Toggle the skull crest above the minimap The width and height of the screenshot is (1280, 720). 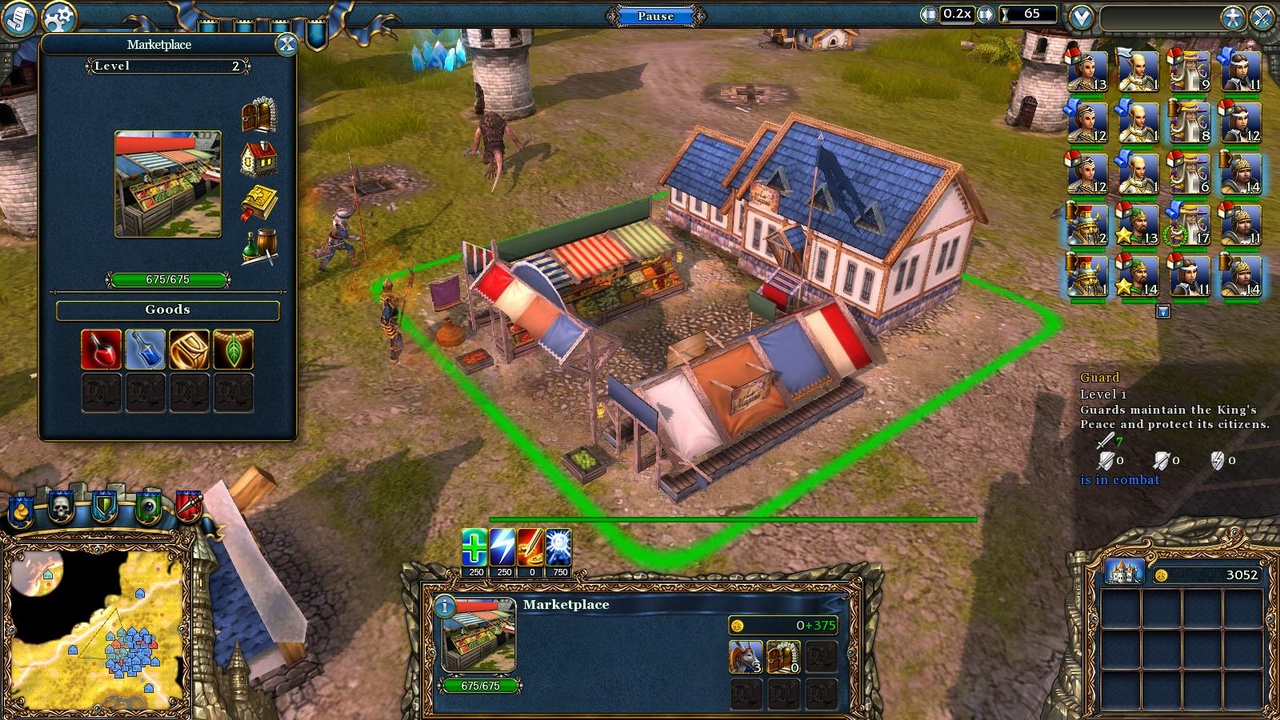click(61, 506)
